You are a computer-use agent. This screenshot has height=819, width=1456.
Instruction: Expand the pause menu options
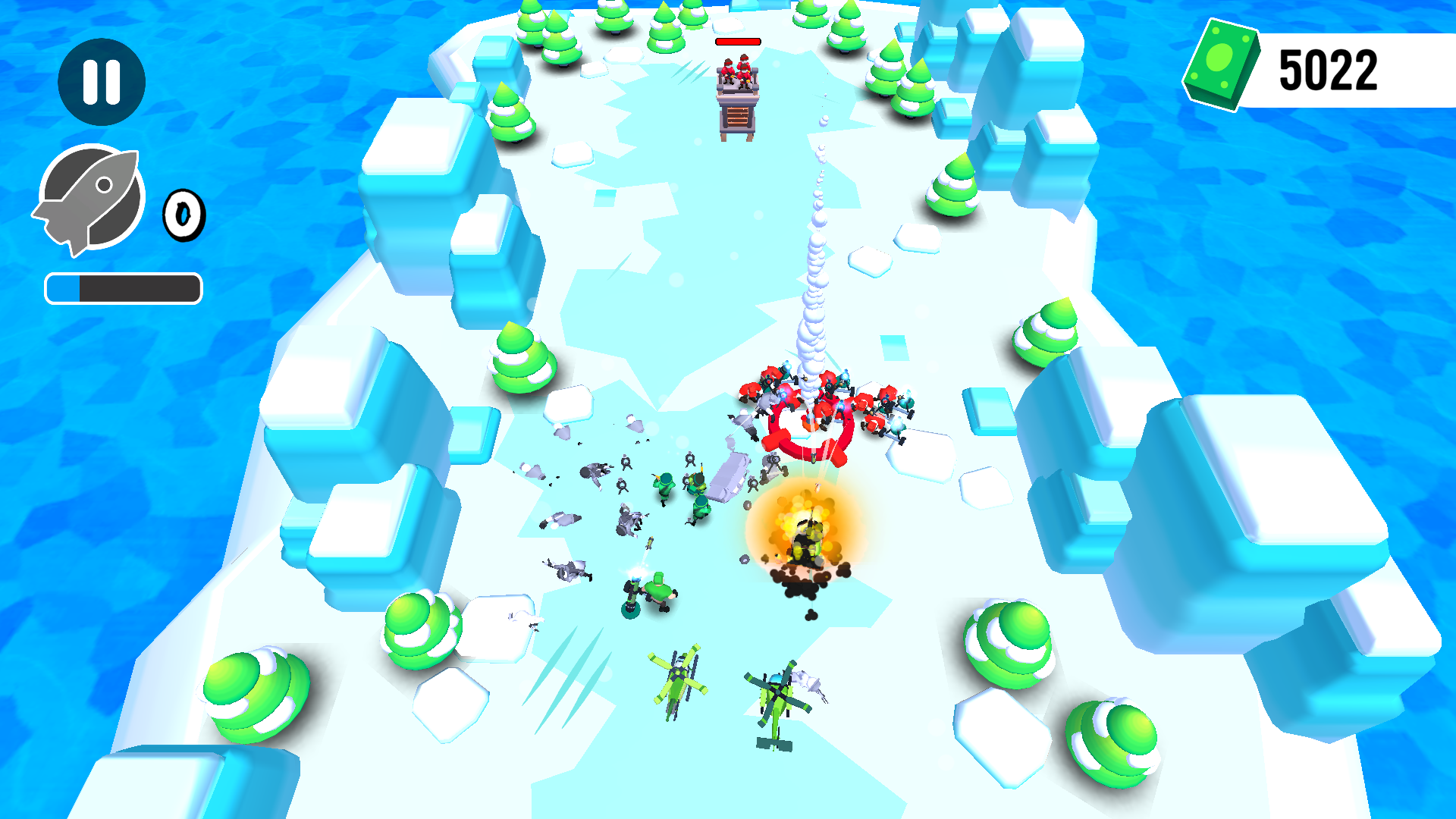102,82
